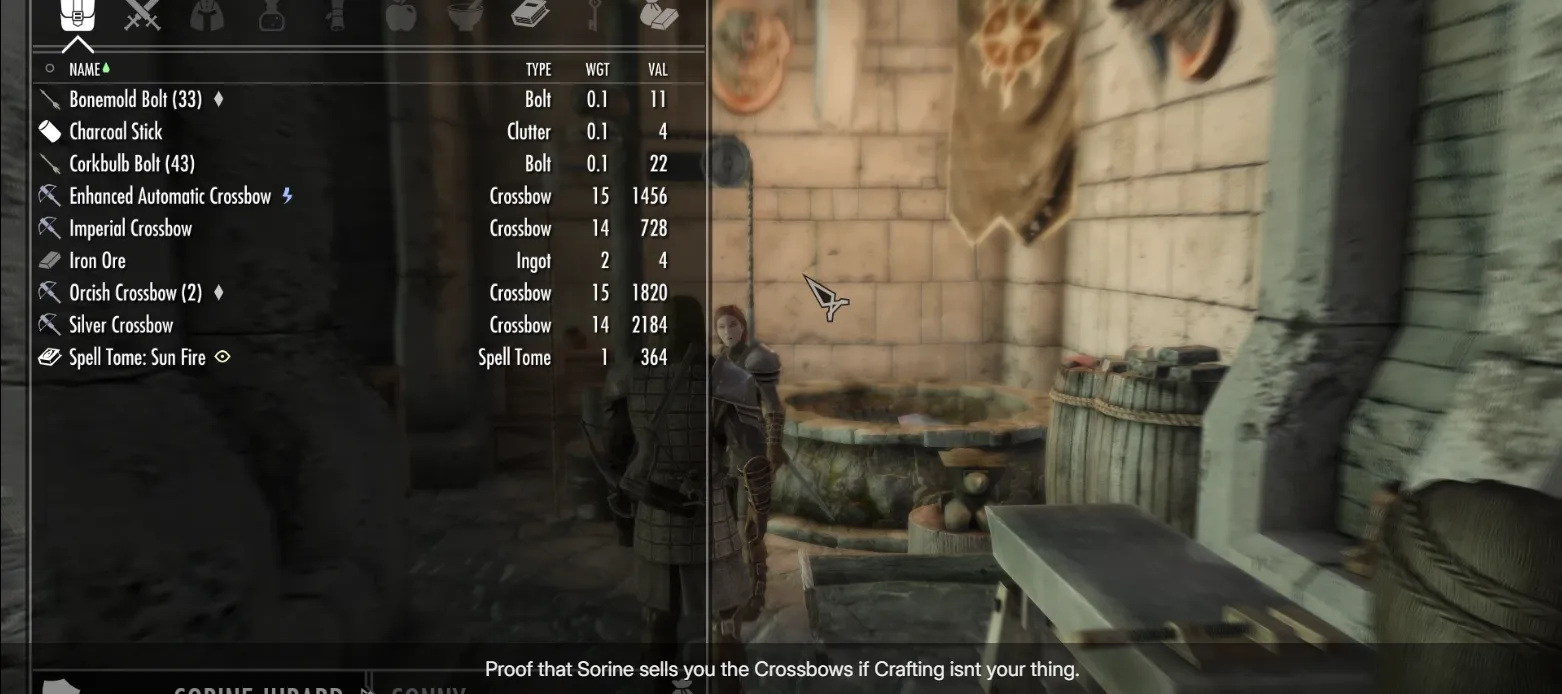Show the books category tab

tap(530, 15)
